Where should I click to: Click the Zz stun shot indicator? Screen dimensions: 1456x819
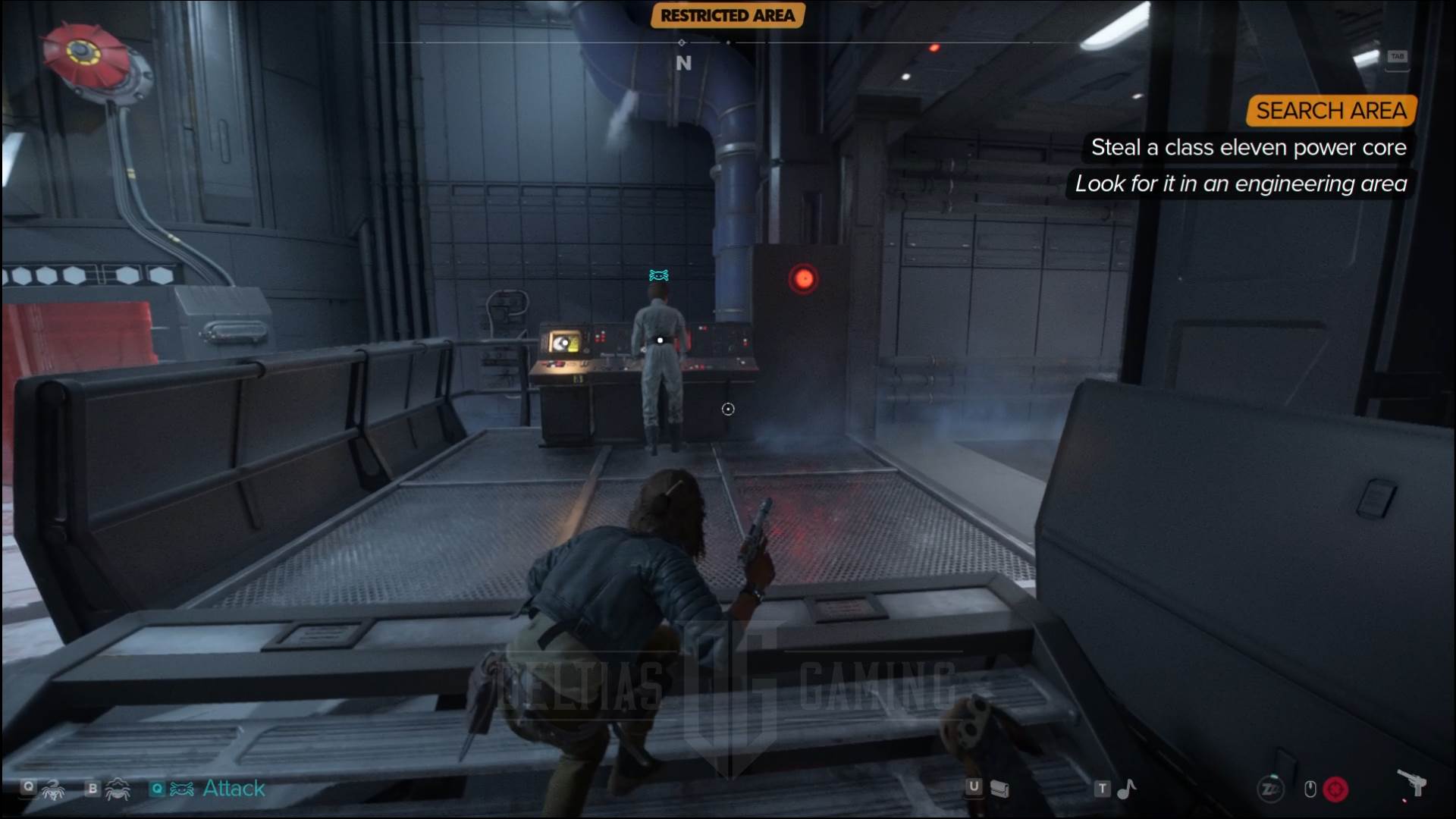[1270, 789]
